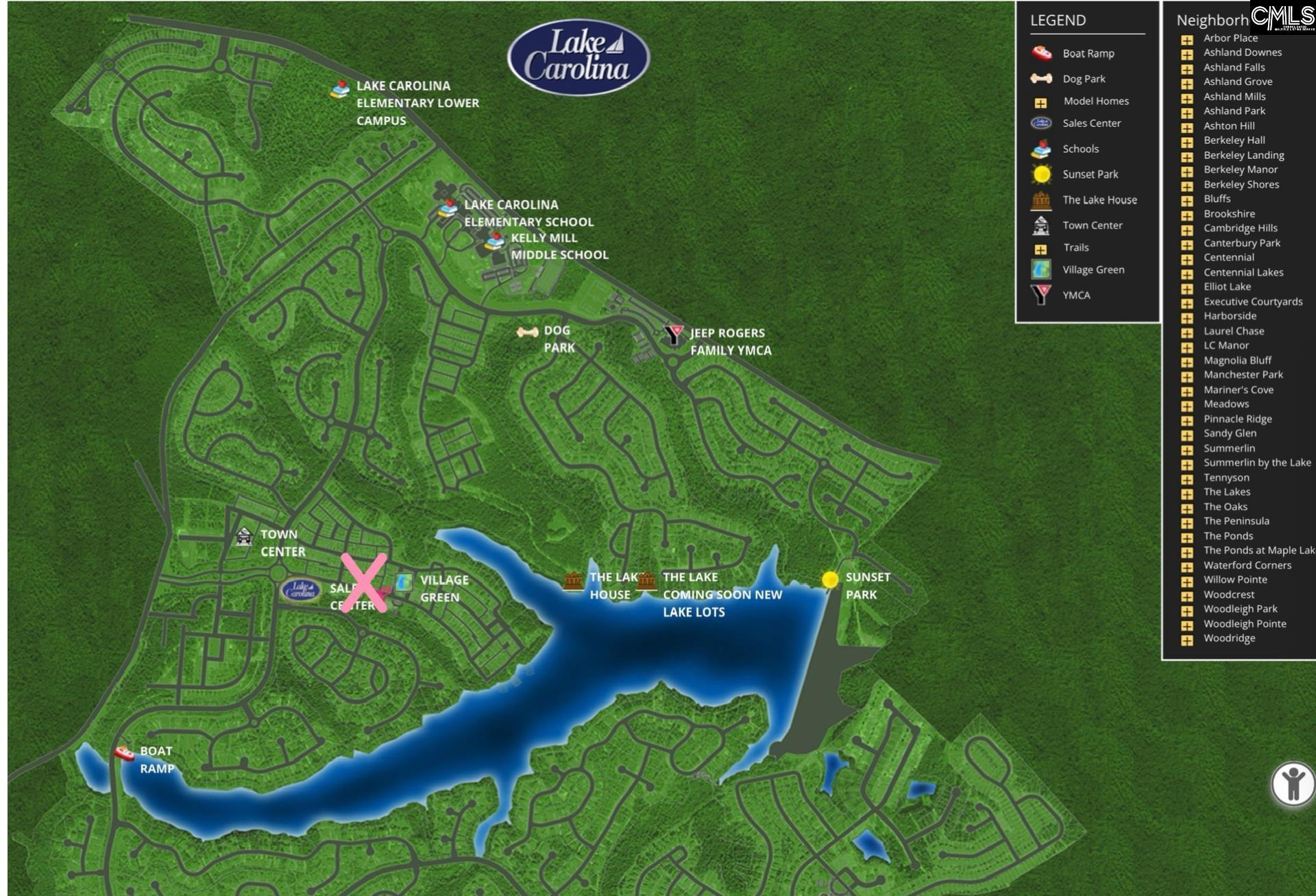Choose Sales Center in the legend

[x=1091, y=123]
